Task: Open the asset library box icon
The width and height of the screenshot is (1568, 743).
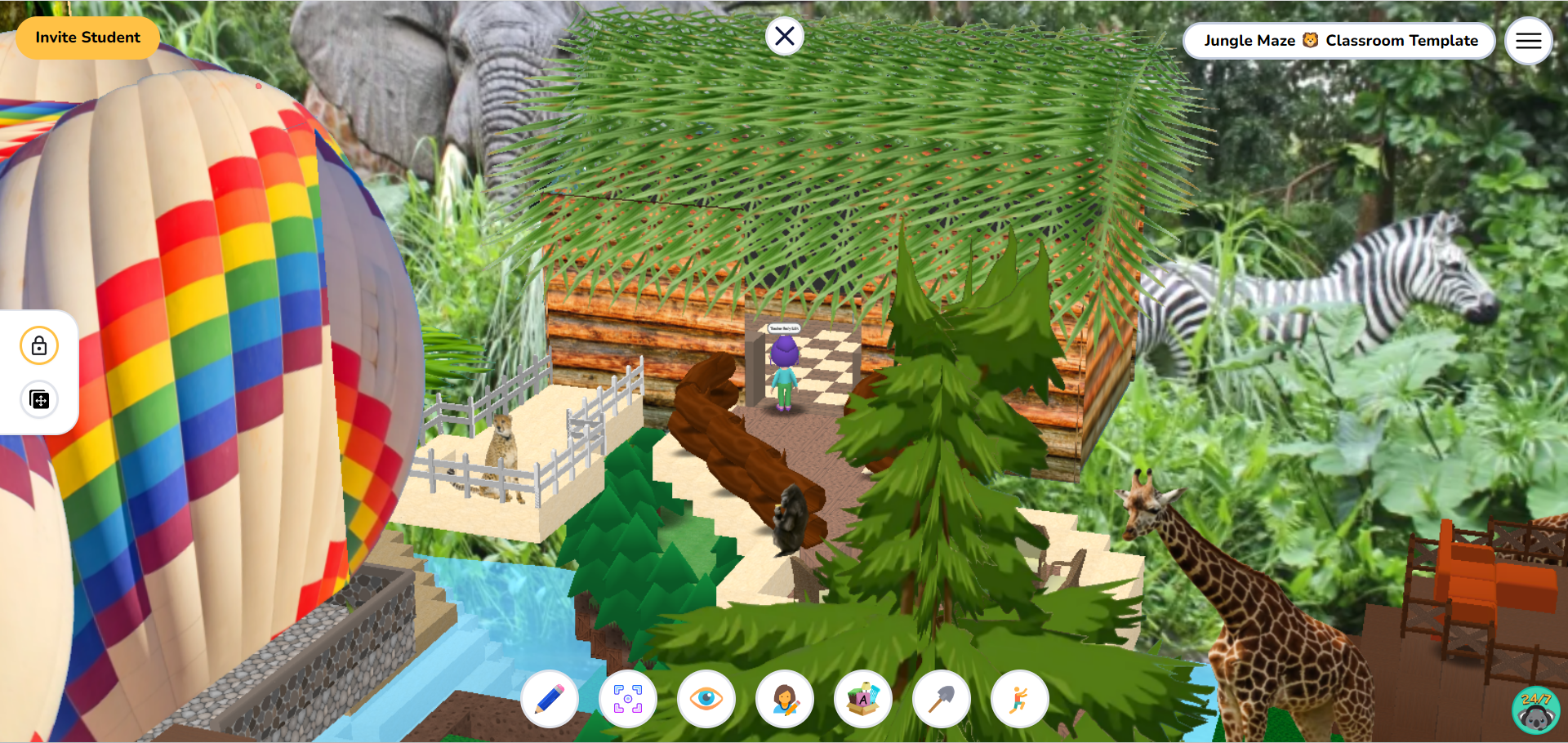Action: 863,699
